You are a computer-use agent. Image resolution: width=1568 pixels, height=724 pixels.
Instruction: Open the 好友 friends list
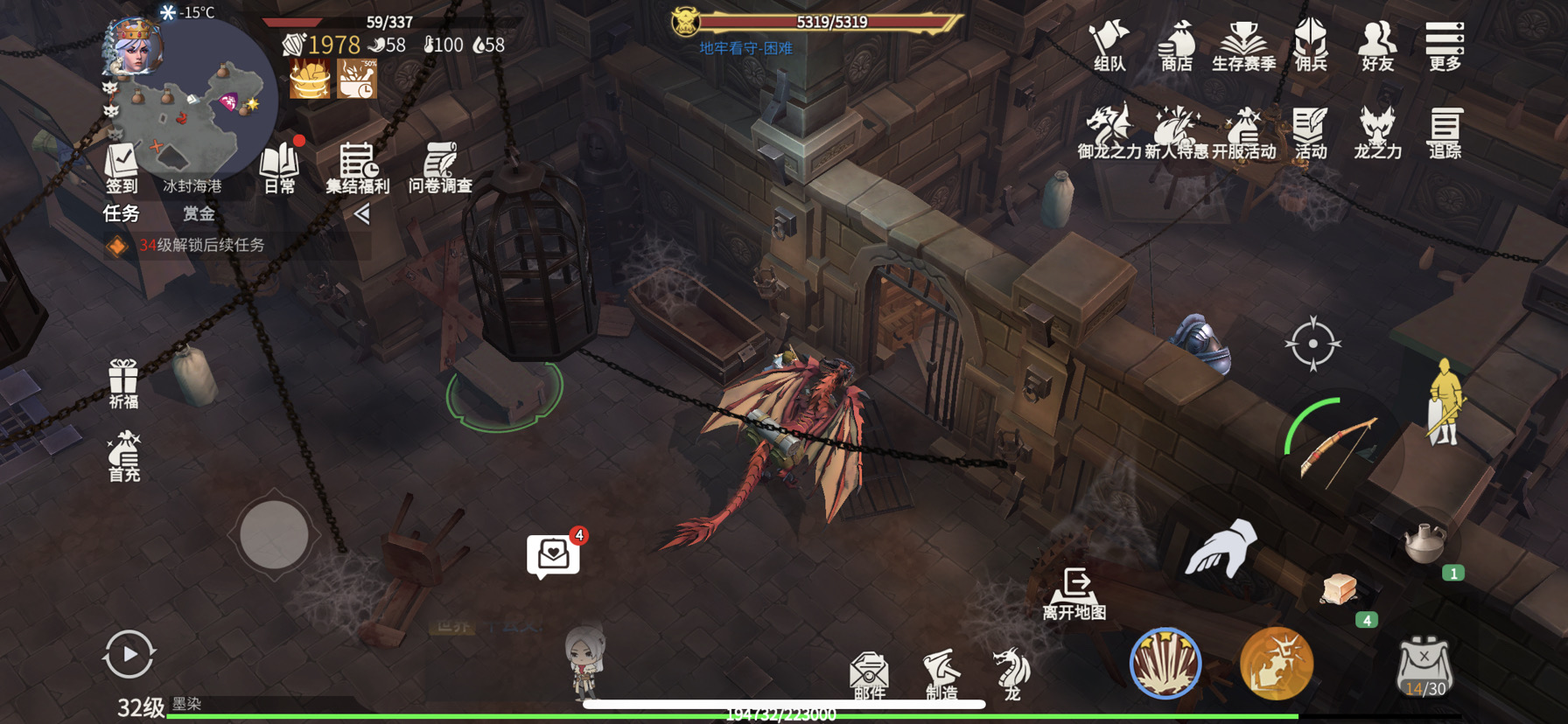pyautogui.click(x=1377, y=45)
